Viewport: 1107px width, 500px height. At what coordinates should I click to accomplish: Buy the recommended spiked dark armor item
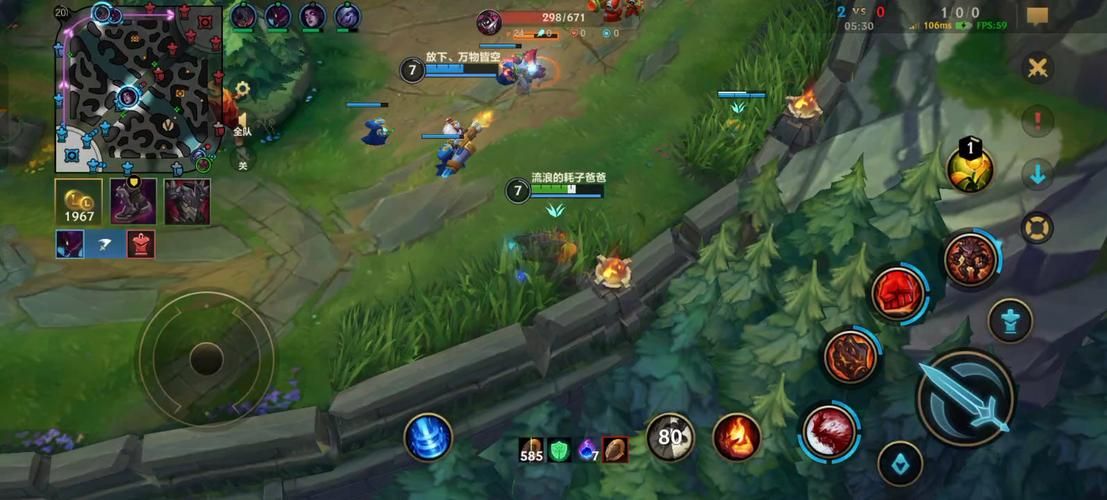[x=187, y=201]
